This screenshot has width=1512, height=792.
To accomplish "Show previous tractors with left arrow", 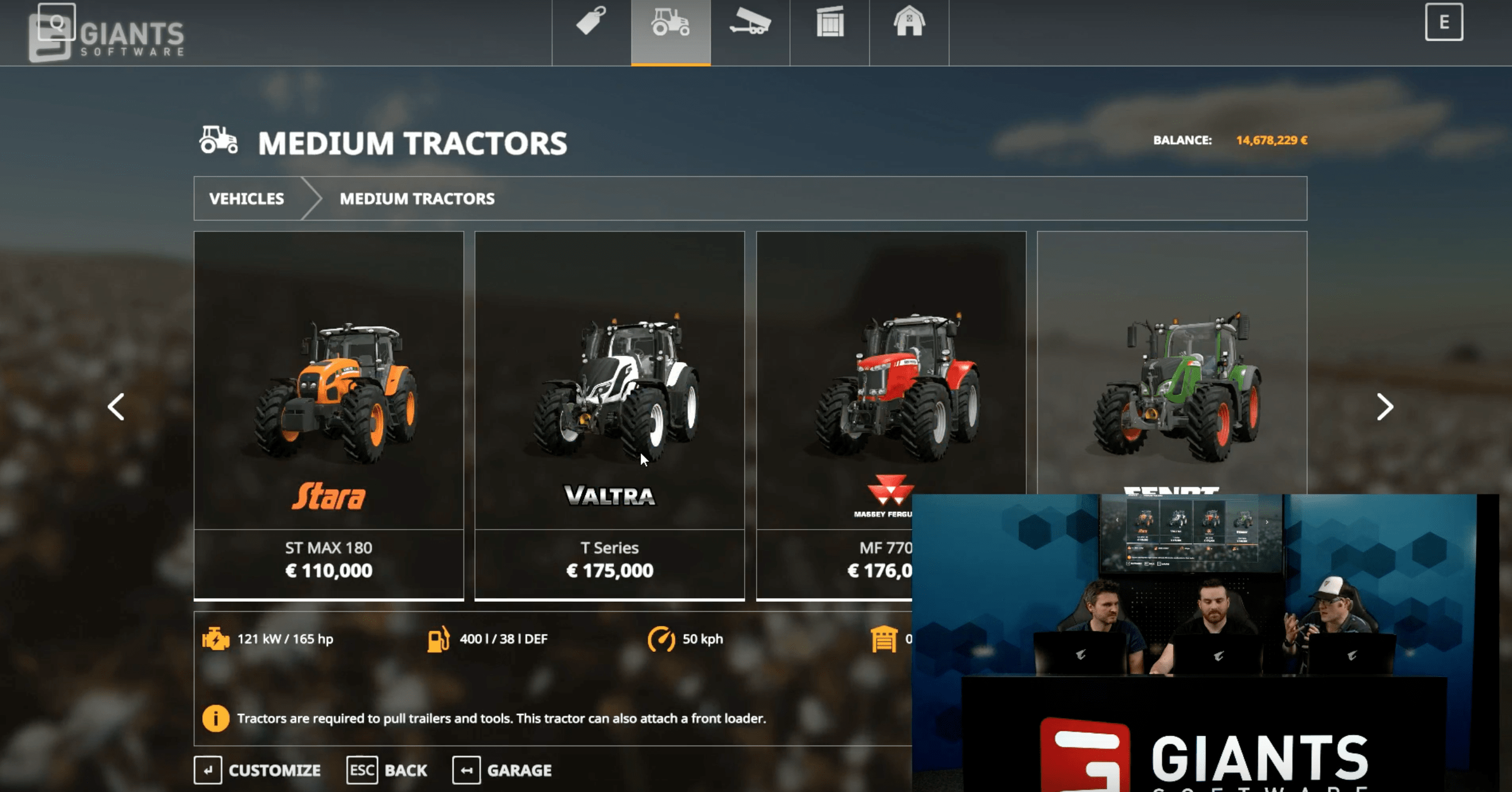I will 116,407.
